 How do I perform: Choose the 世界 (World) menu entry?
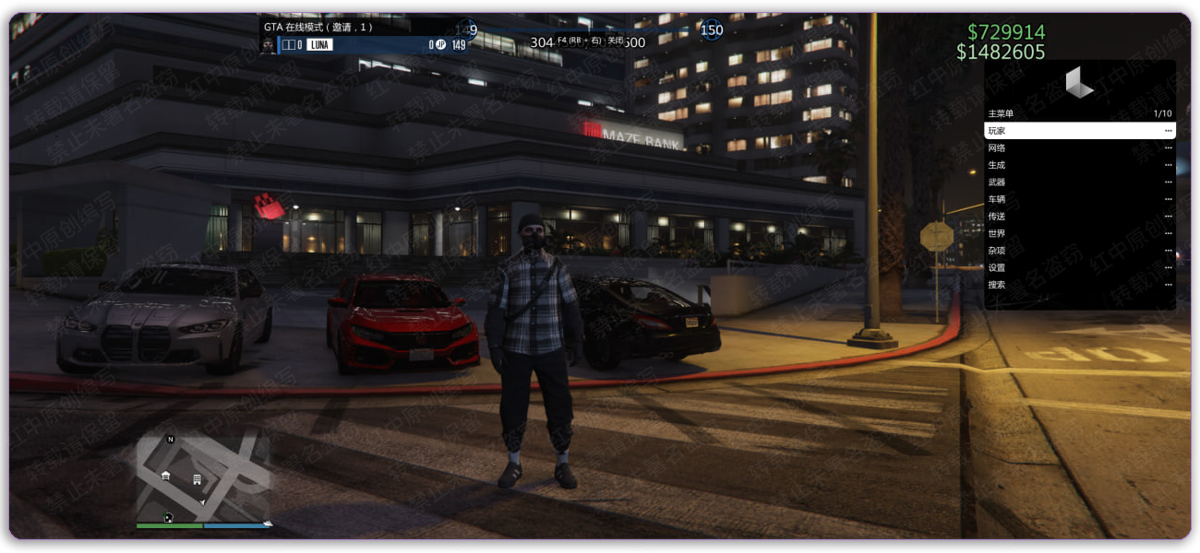pyautogui.click(x=1079, y=233)
